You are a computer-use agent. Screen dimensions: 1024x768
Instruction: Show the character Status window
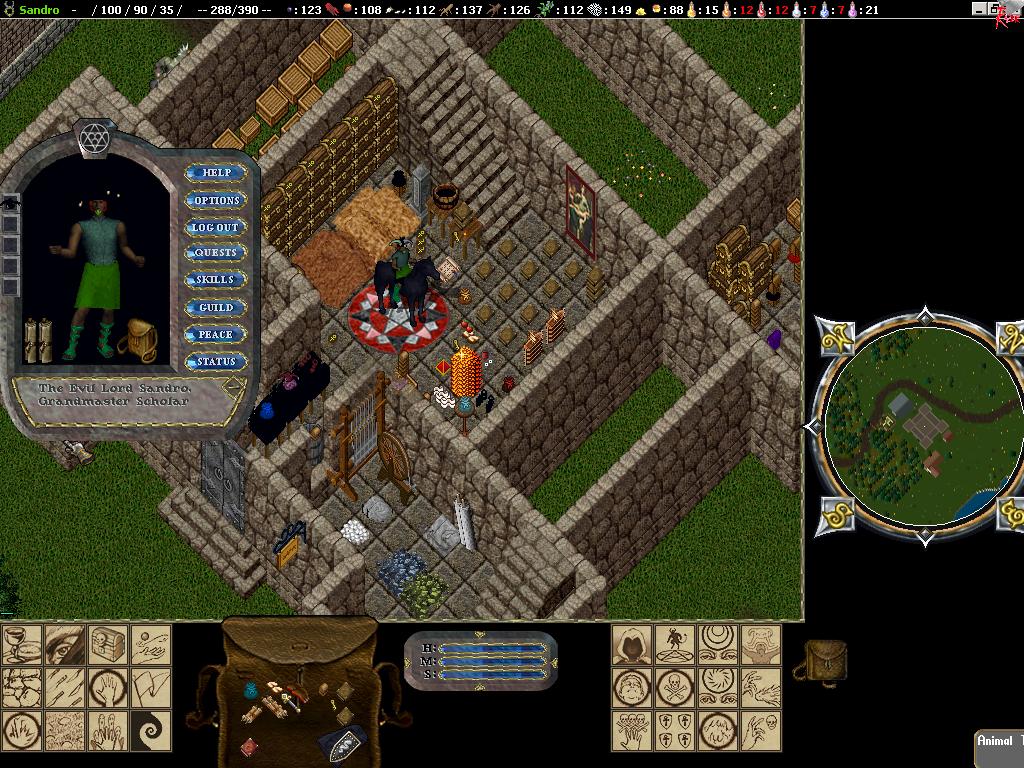point(216,362)
